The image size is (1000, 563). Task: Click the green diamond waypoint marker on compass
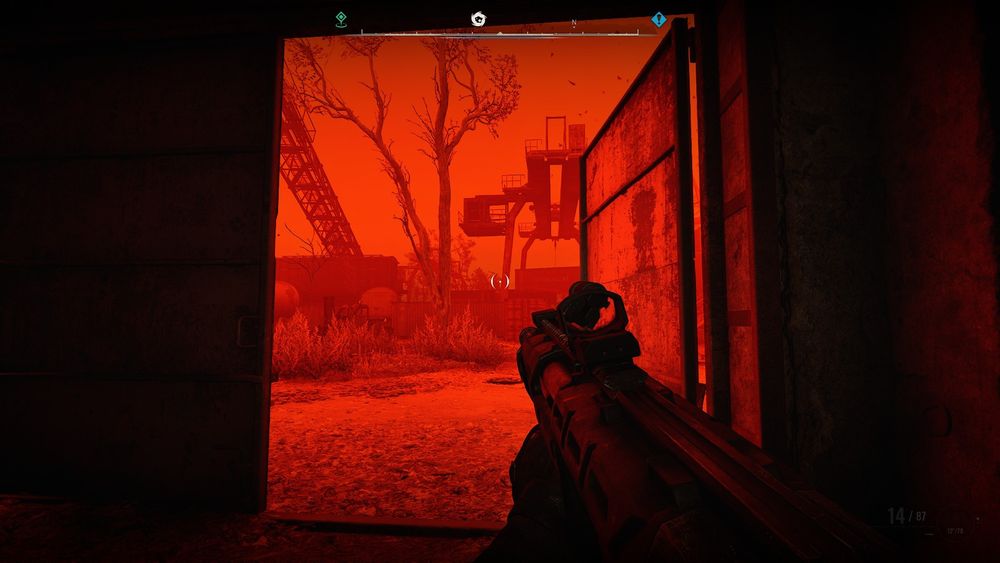tap(341, 18)
